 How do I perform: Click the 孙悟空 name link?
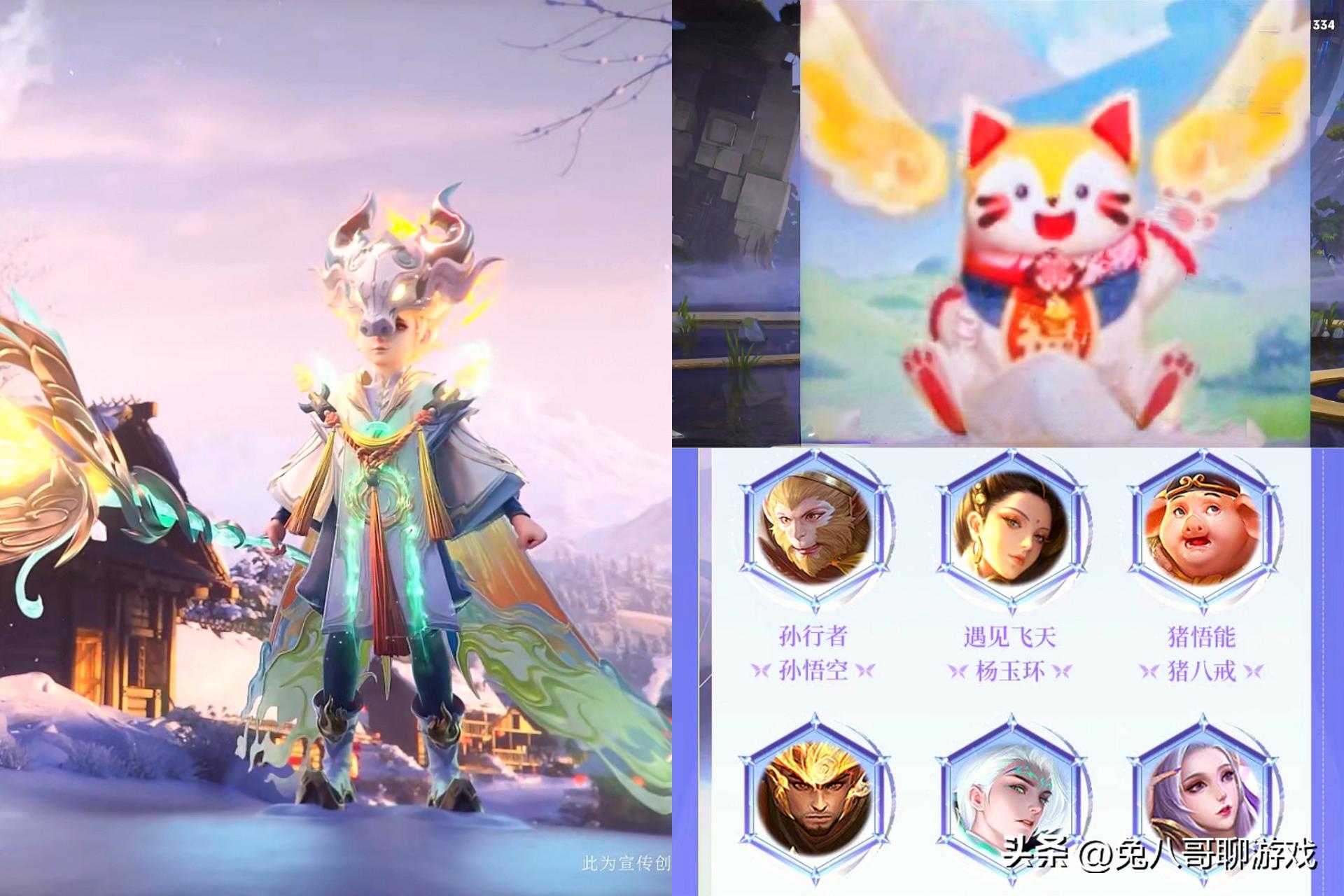click(815, 672)
